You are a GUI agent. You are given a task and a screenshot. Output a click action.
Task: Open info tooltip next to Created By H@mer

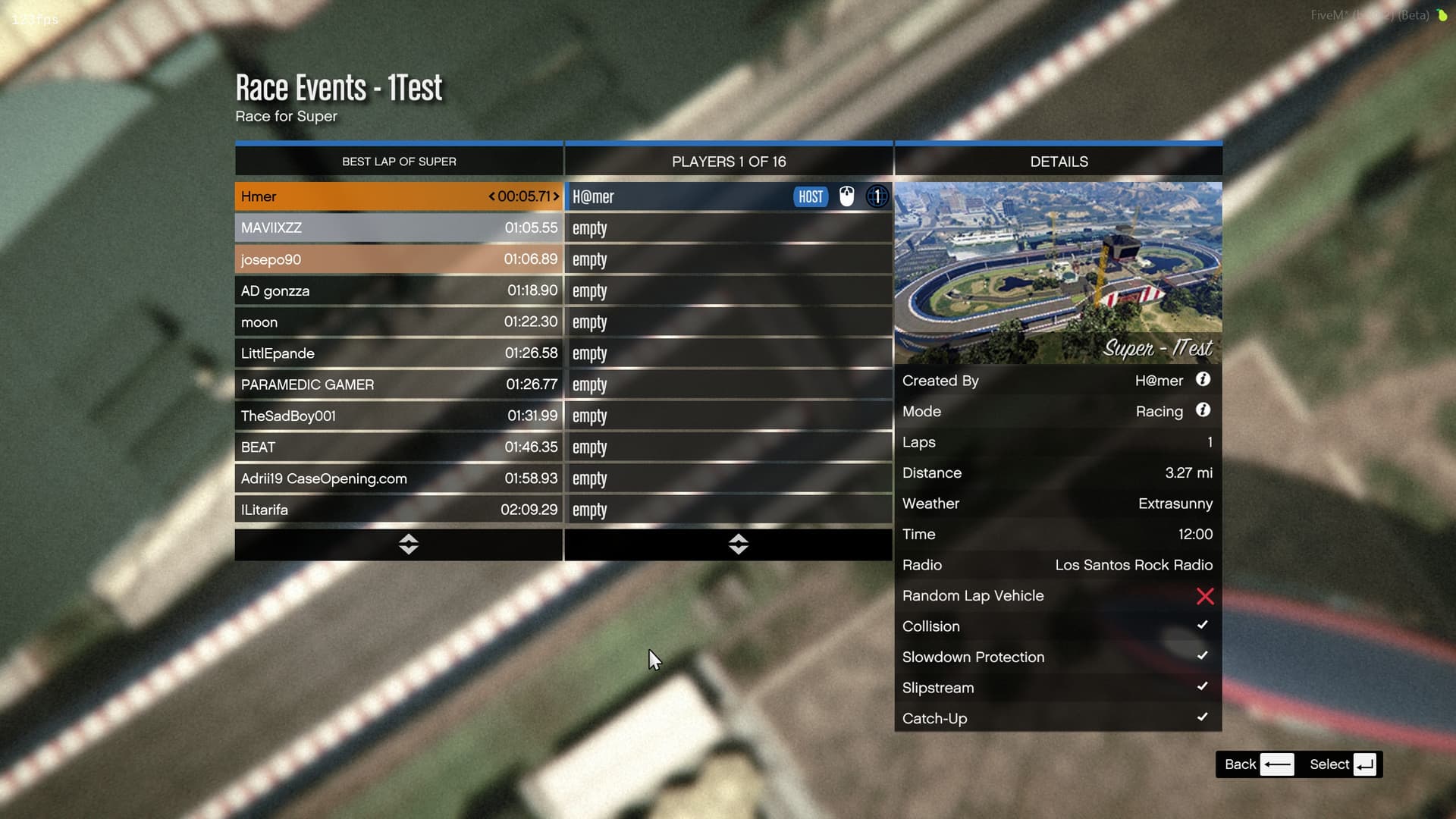1204,380
